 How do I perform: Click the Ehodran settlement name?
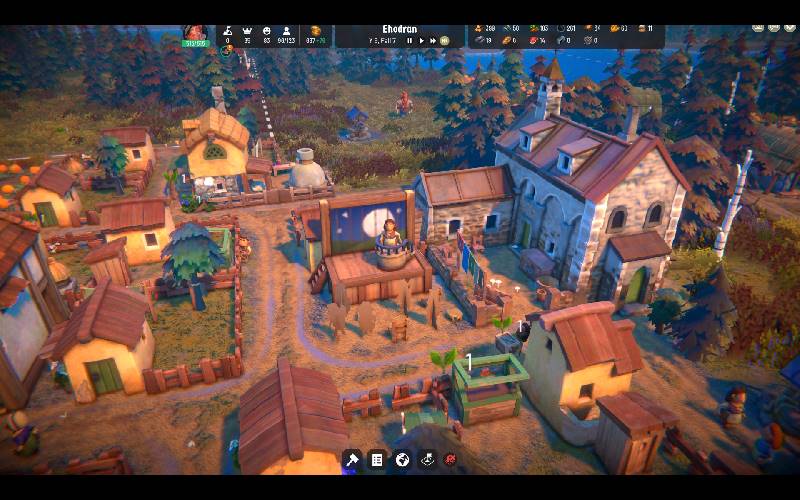399,29
